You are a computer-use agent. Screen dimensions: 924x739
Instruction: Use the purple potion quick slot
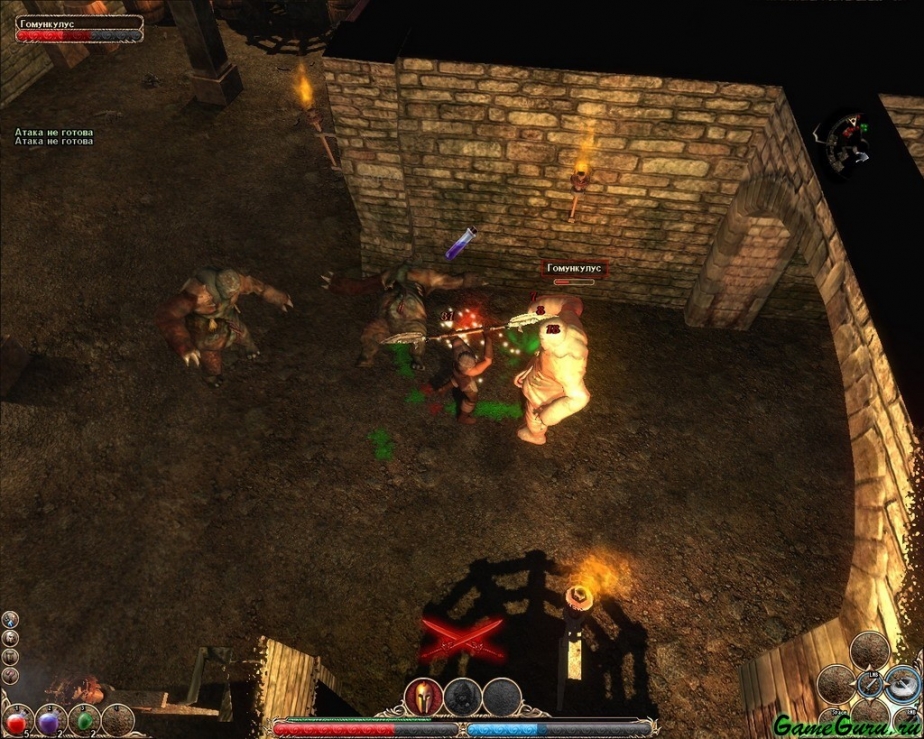pyautogui.click(x=50, y=720)
